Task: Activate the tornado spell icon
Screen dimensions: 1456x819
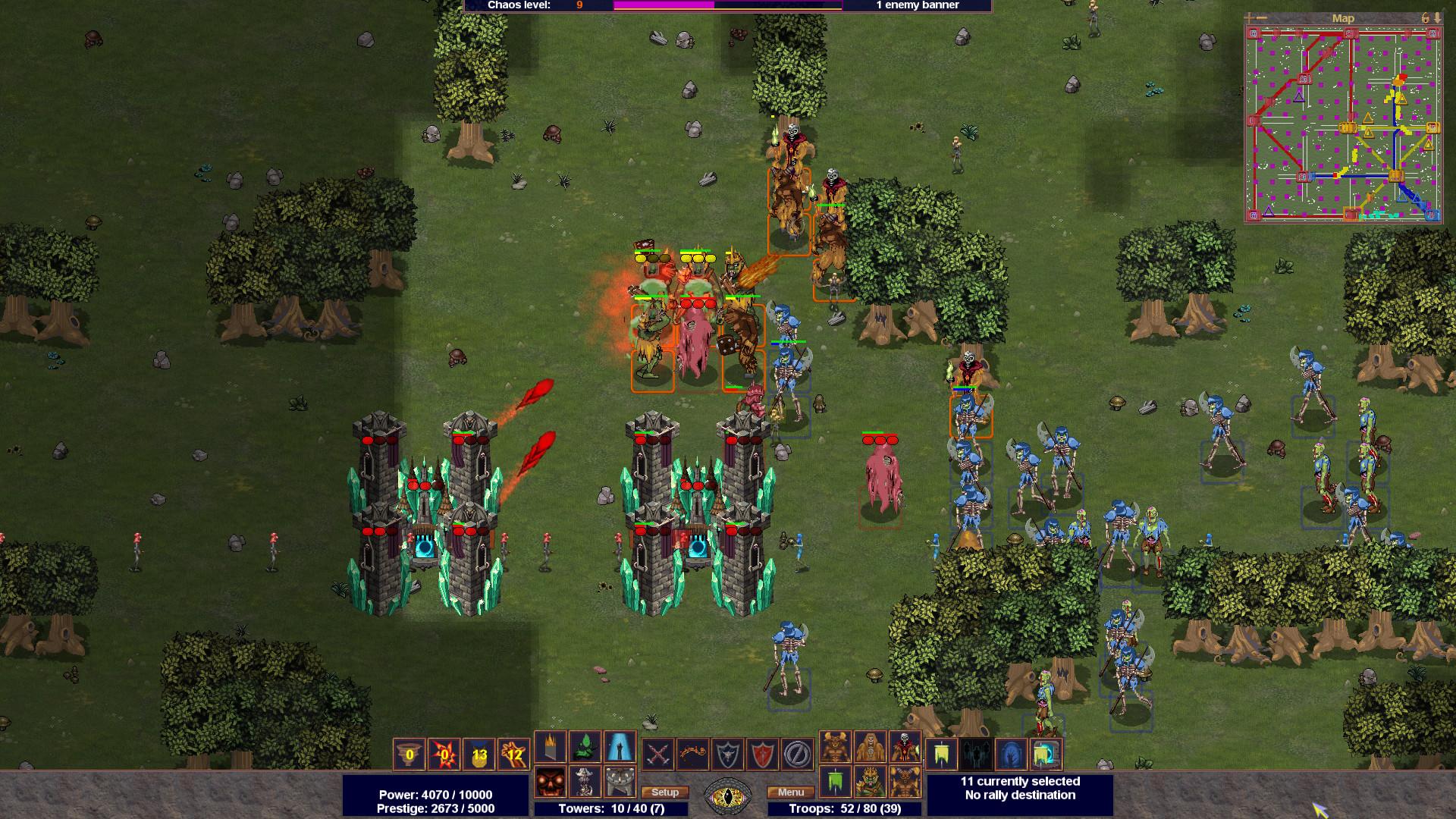Action: pyautogui.click(x=409, y=754)
